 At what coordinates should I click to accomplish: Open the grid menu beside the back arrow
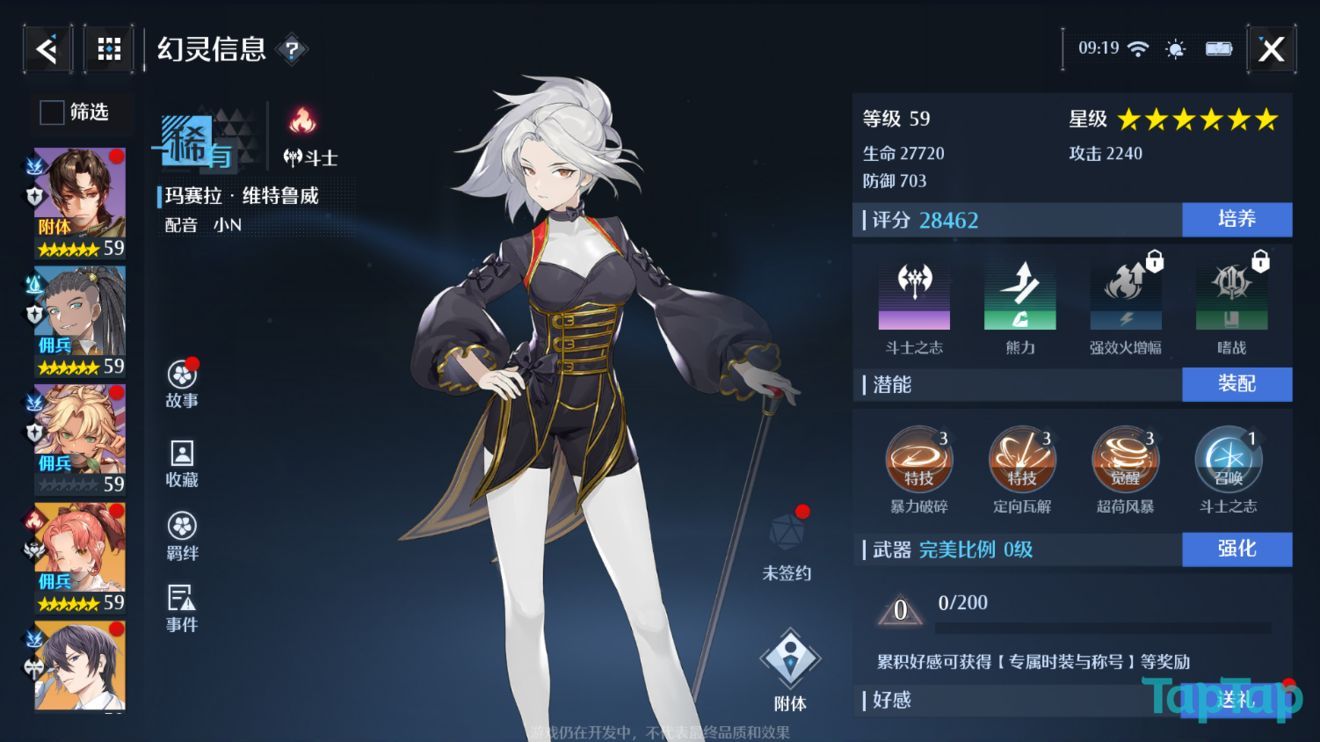pyautogui.click(x=108, y=48)
